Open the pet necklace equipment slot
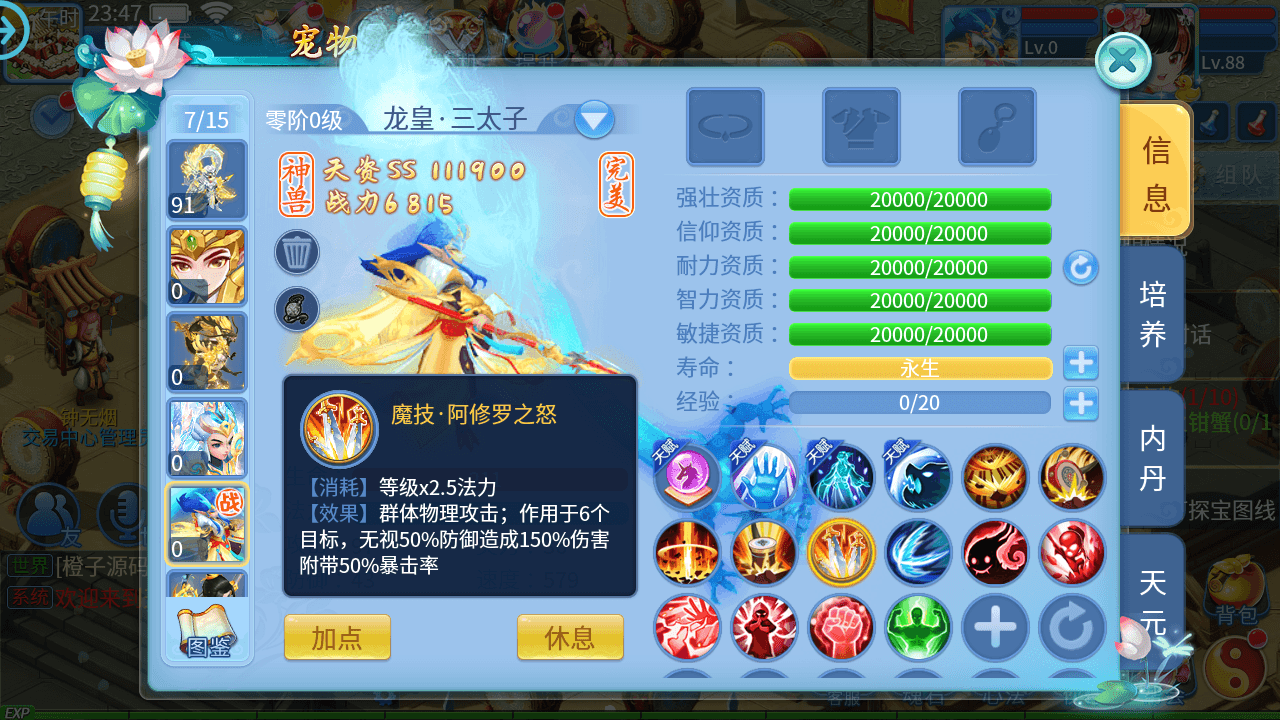Screen dimensions: 1280x720 tap(725, 127)
